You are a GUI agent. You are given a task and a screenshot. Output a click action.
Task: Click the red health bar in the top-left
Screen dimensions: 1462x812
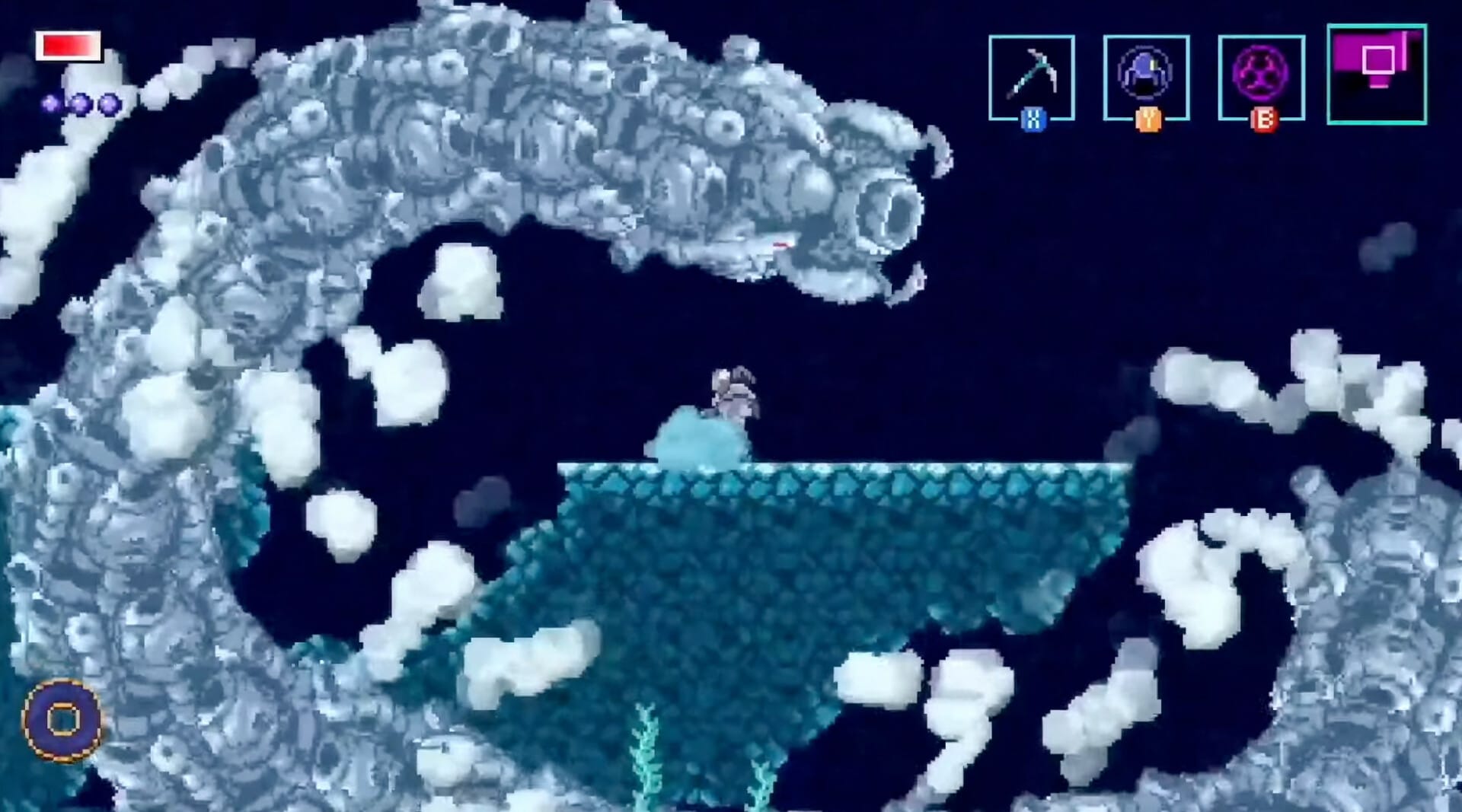click(69, 46)
